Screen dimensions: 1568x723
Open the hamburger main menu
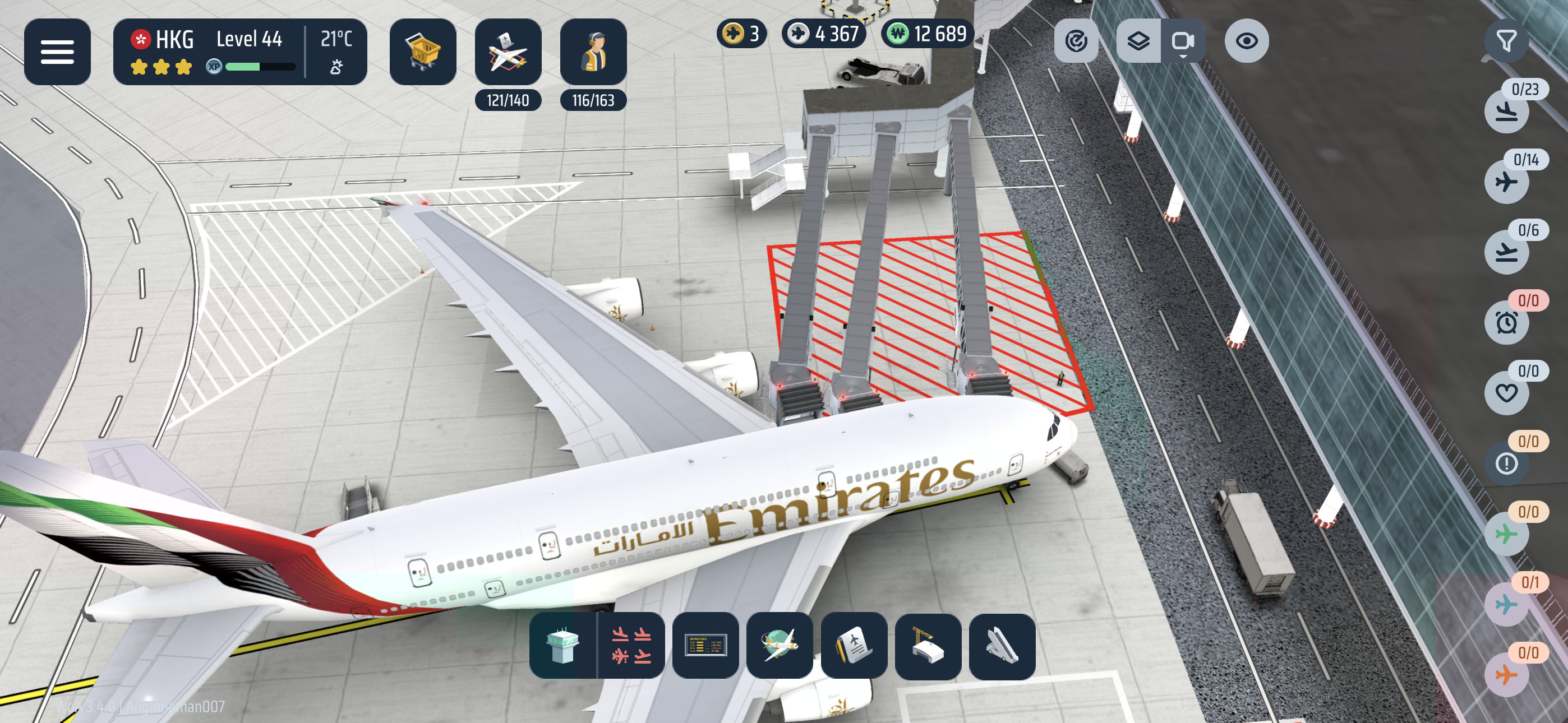[57, 52]
